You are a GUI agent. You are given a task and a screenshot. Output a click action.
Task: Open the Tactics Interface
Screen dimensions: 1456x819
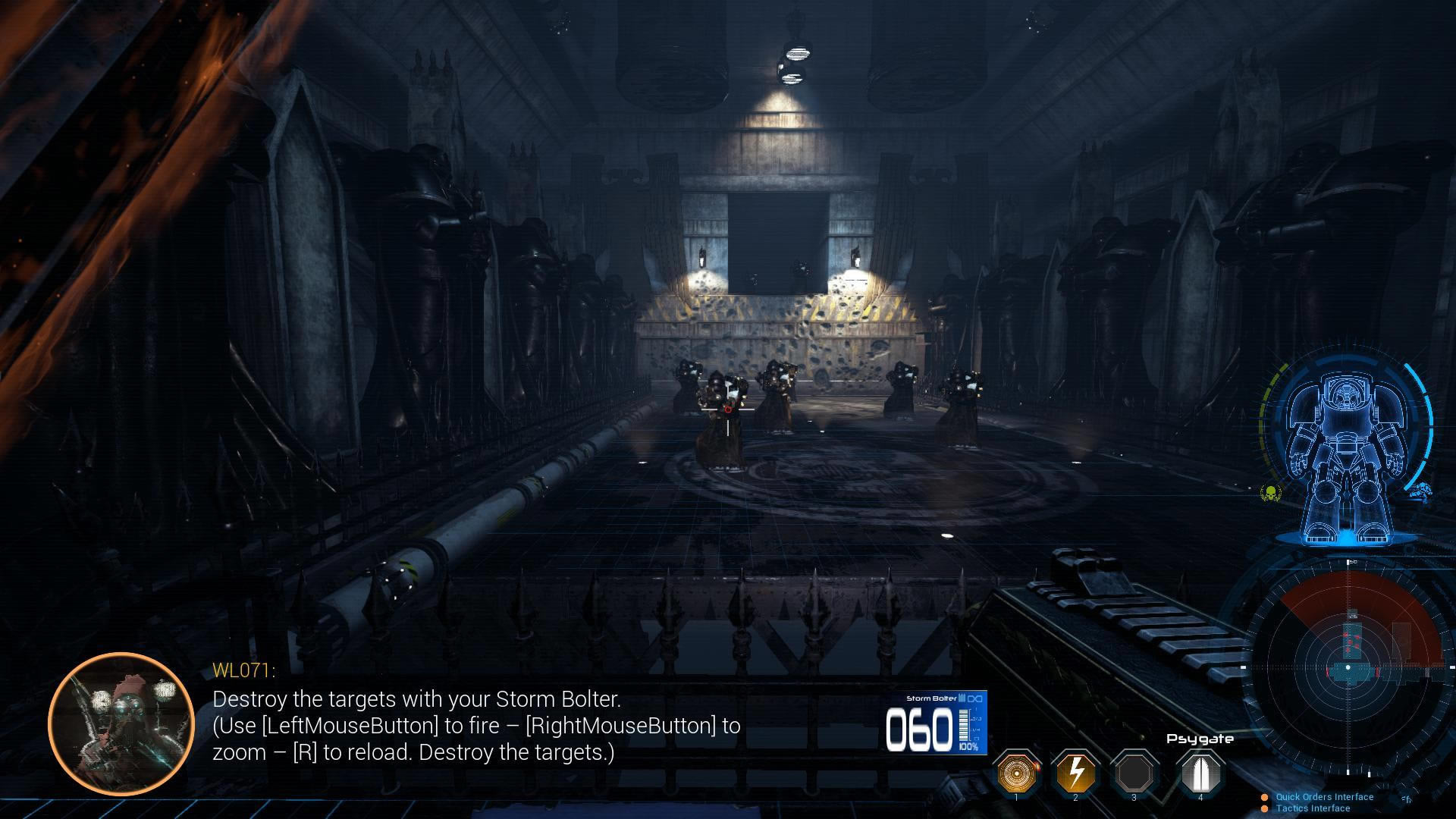tap(1312, 808)
